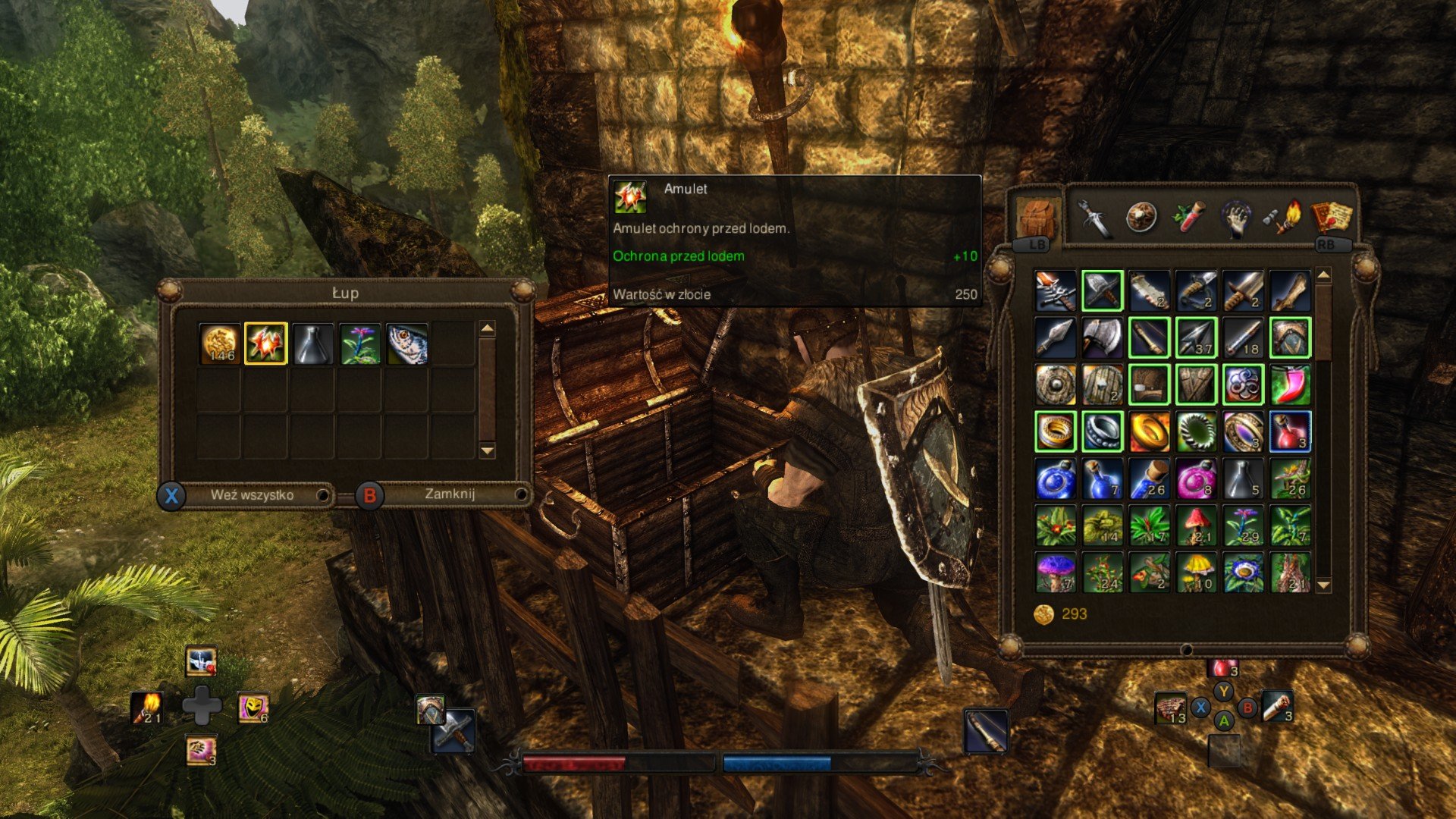Select the two-bladed battle axe in inventory
Screen dimensions: 1456x819
pos(1102,337)
